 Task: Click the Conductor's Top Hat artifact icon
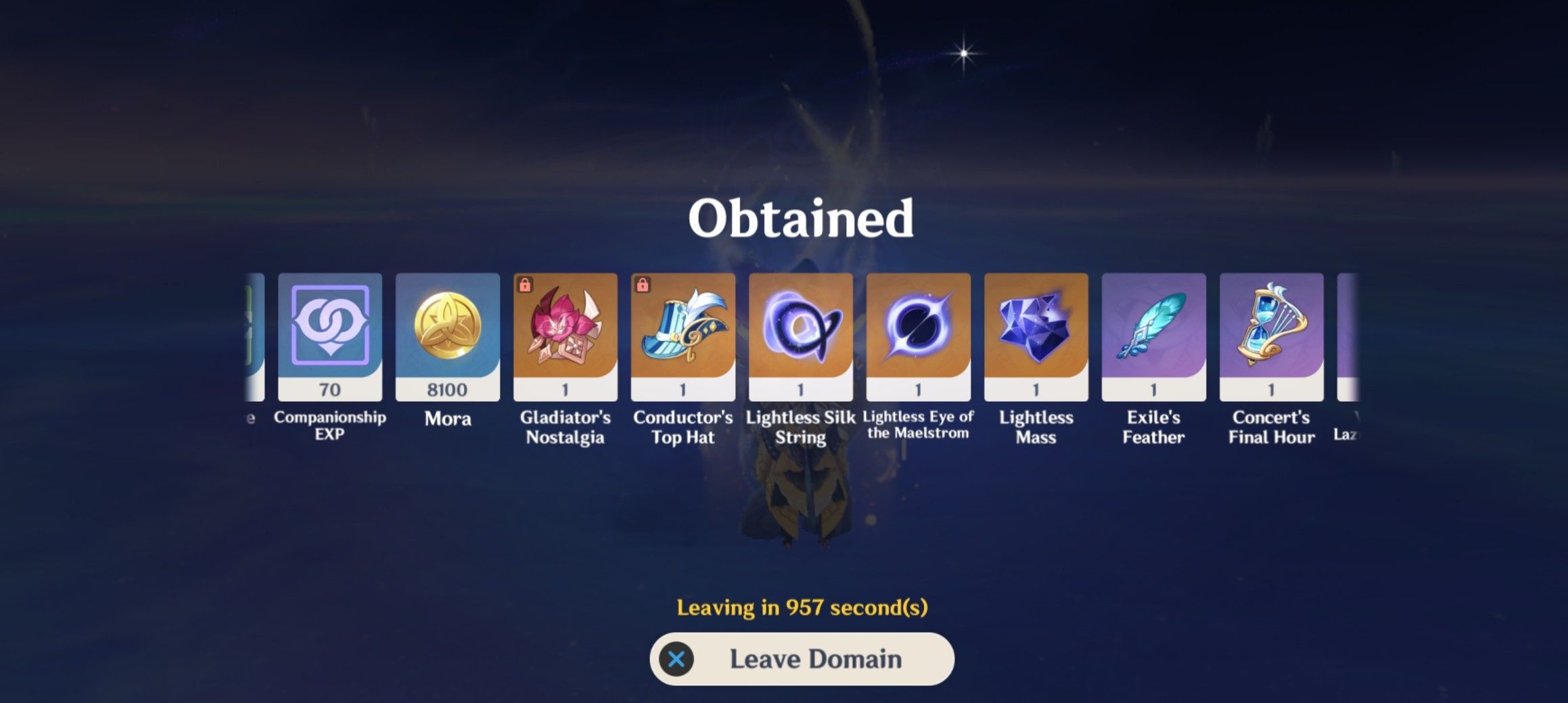click(x=683, y=332)
